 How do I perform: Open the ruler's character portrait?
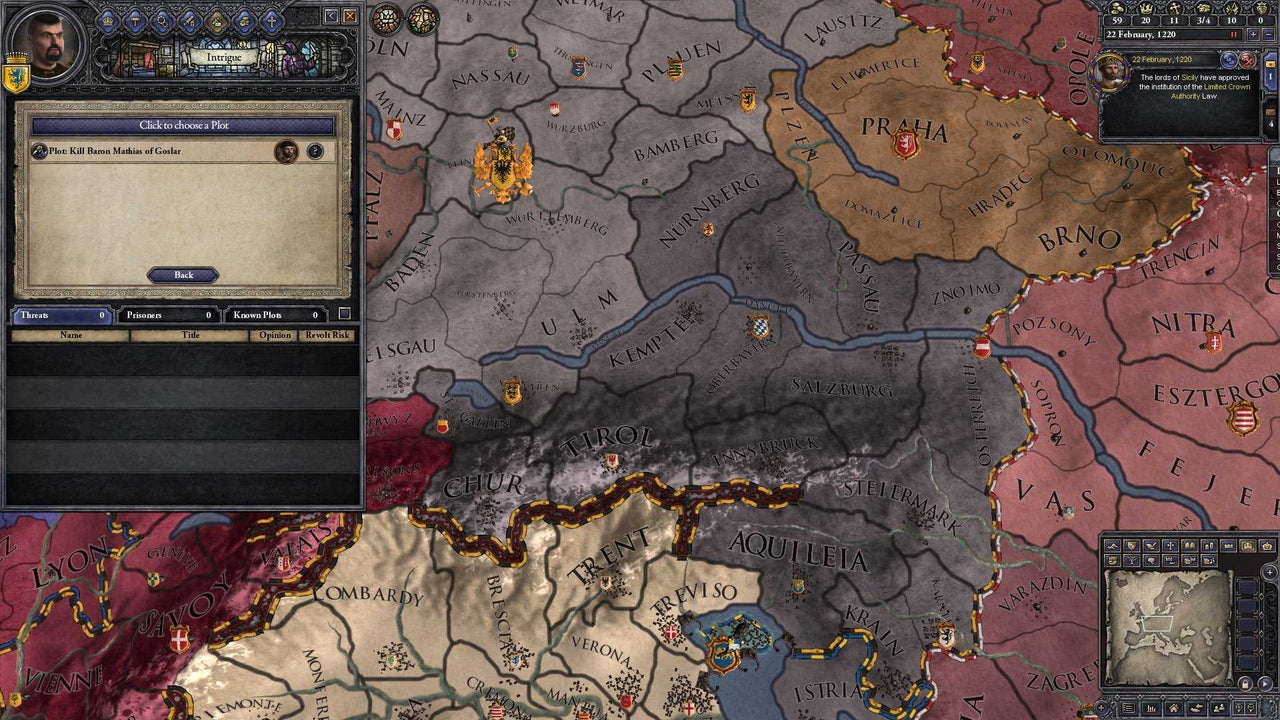47,40
